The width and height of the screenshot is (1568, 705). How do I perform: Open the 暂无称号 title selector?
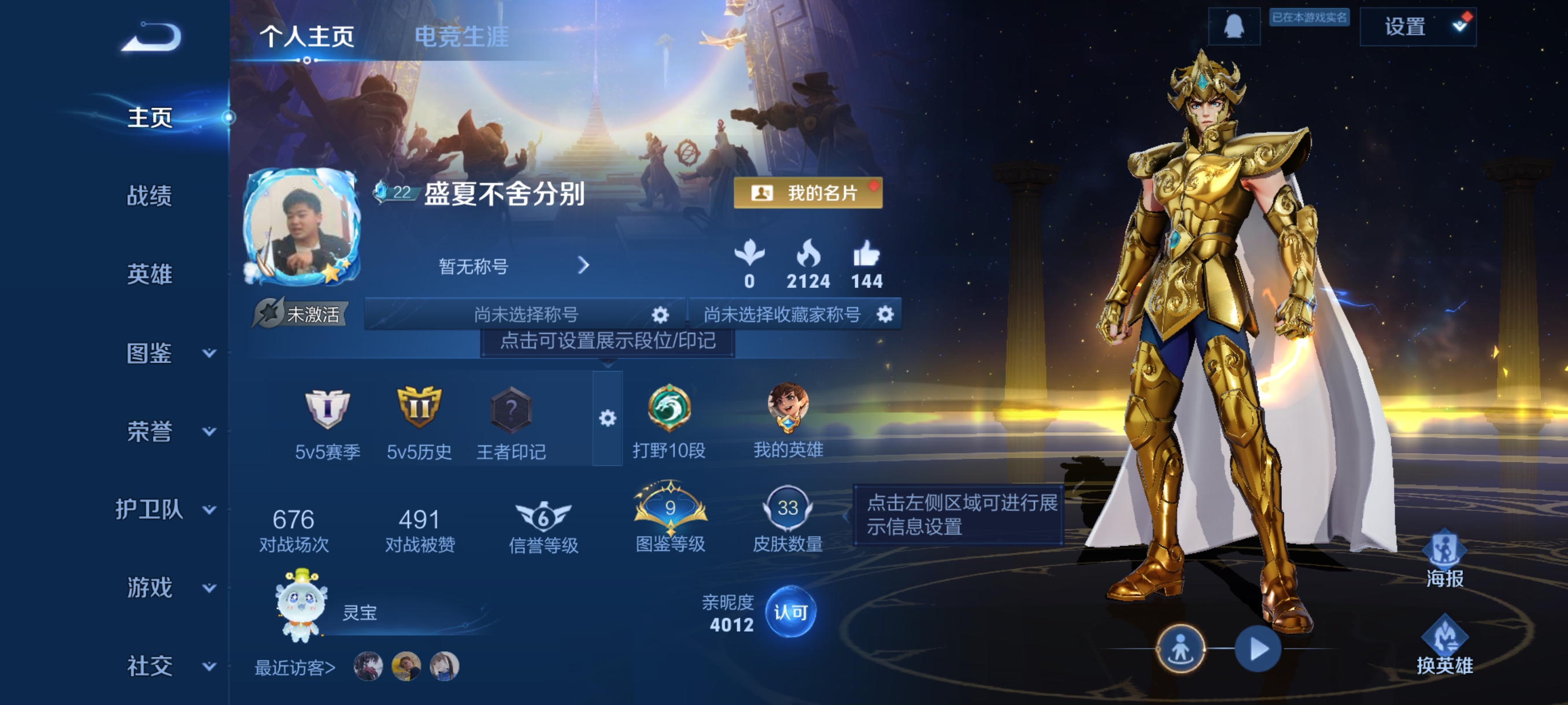(x=512, y=266)
